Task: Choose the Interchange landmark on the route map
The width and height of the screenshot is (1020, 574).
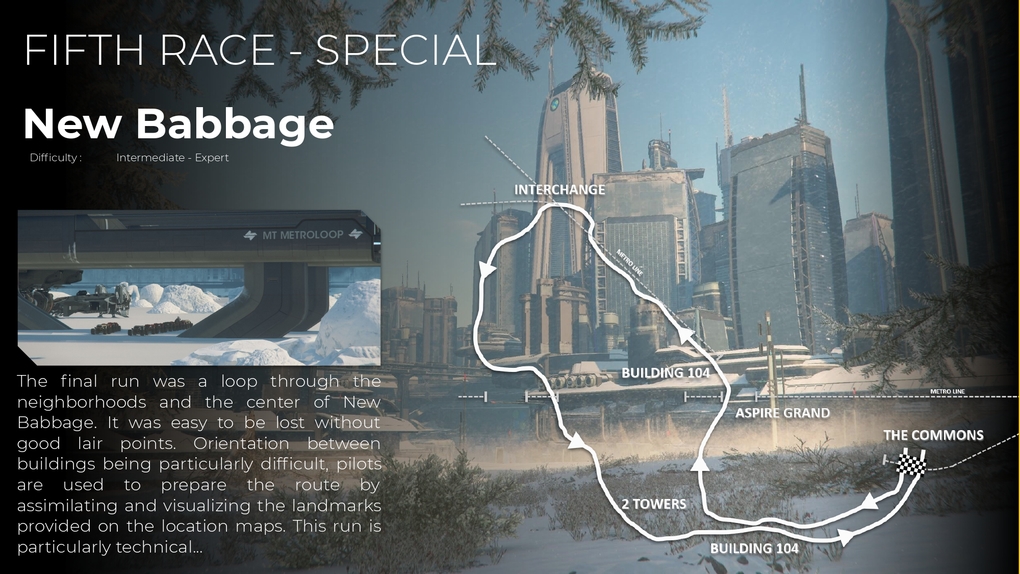Action: click(559, 189)
